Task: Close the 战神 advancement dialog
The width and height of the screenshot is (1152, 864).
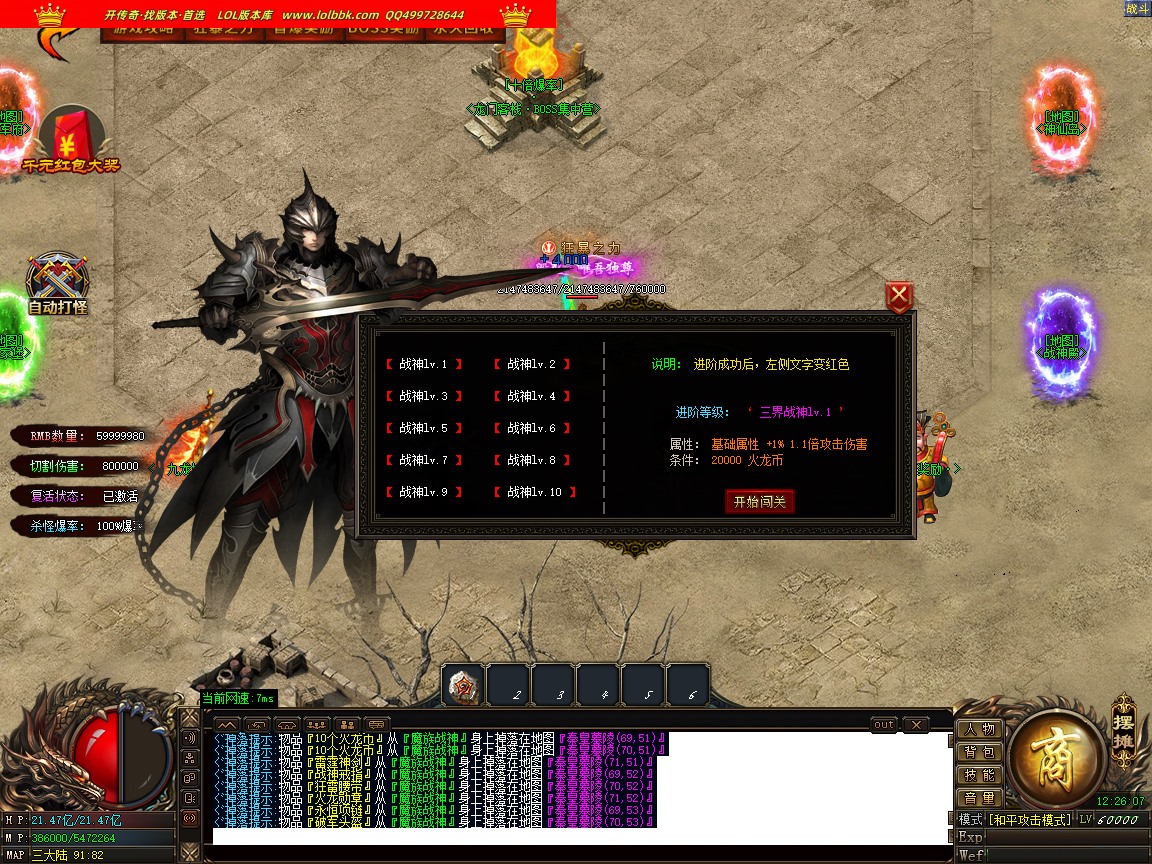Action: (x=899, y=296)
